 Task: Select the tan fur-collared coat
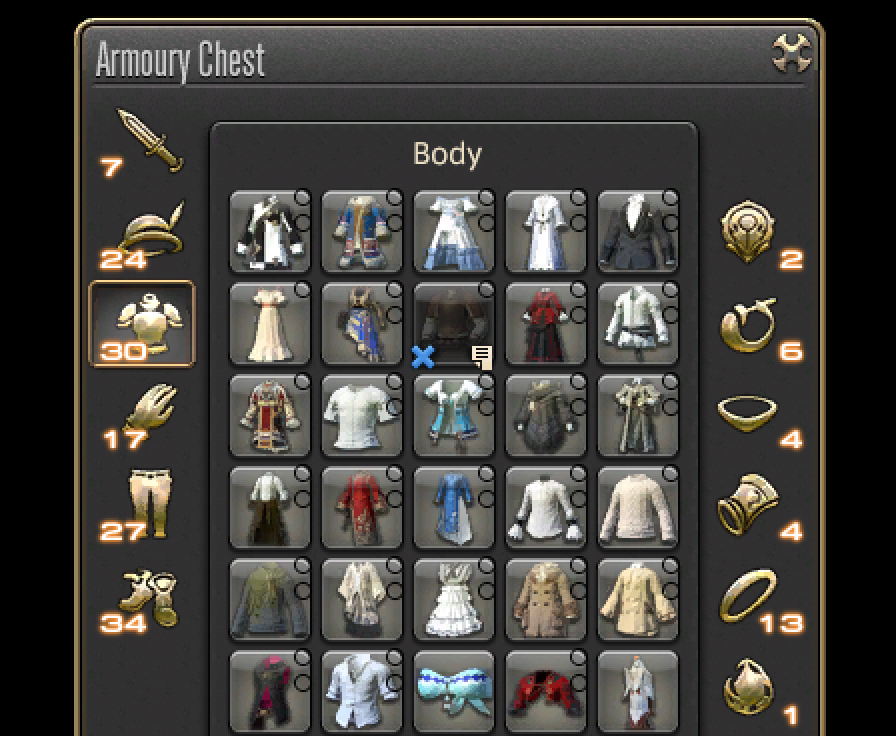[546, 600]
